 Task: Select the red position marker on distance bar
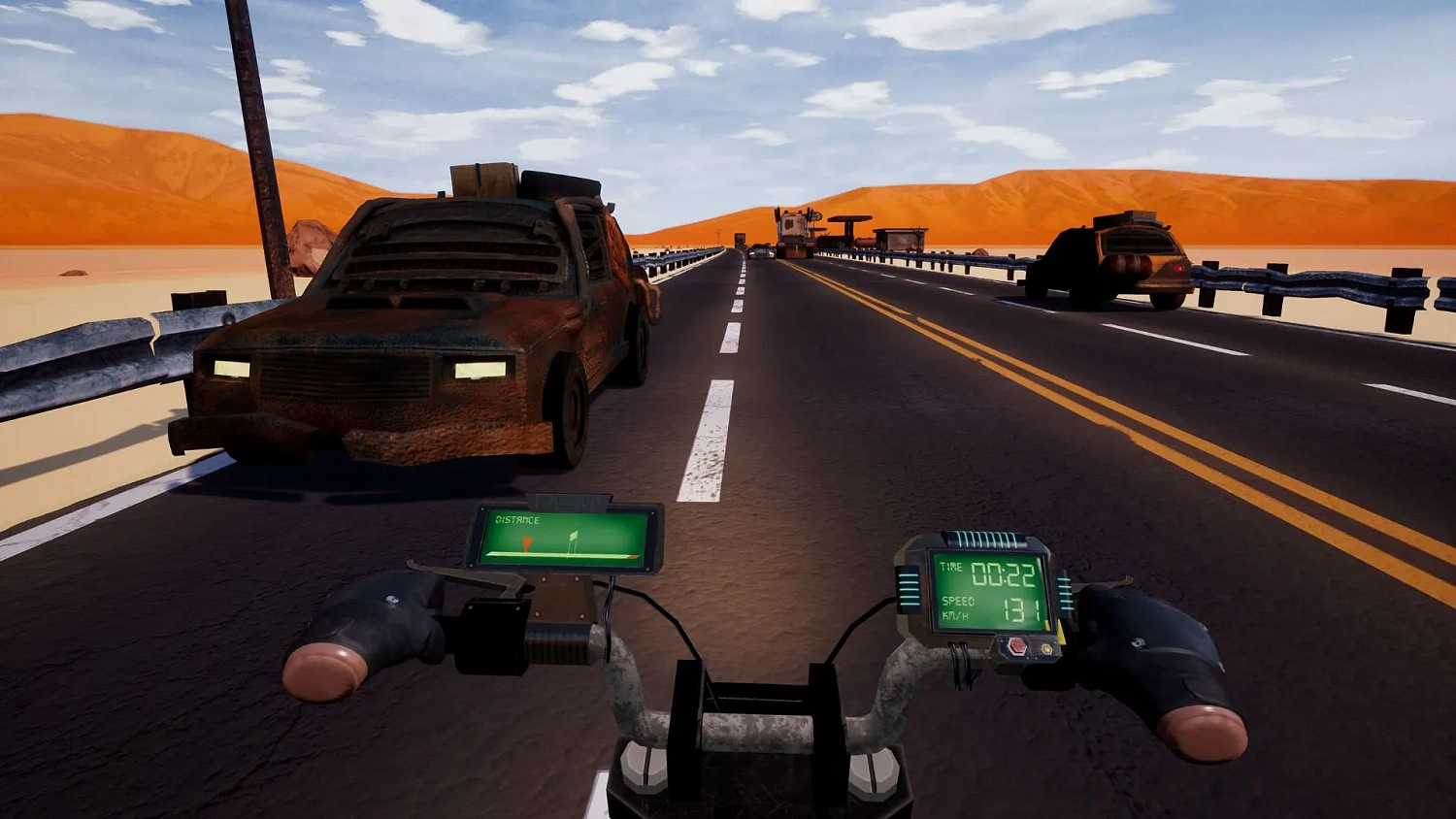tap(527, 543)
